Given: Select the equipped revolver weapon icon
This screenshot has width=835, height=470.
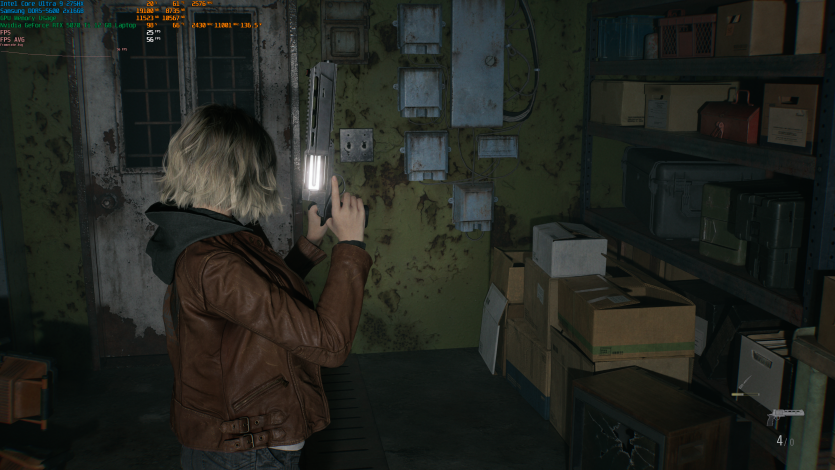Looking at the screenshot, I should point(785,416).
